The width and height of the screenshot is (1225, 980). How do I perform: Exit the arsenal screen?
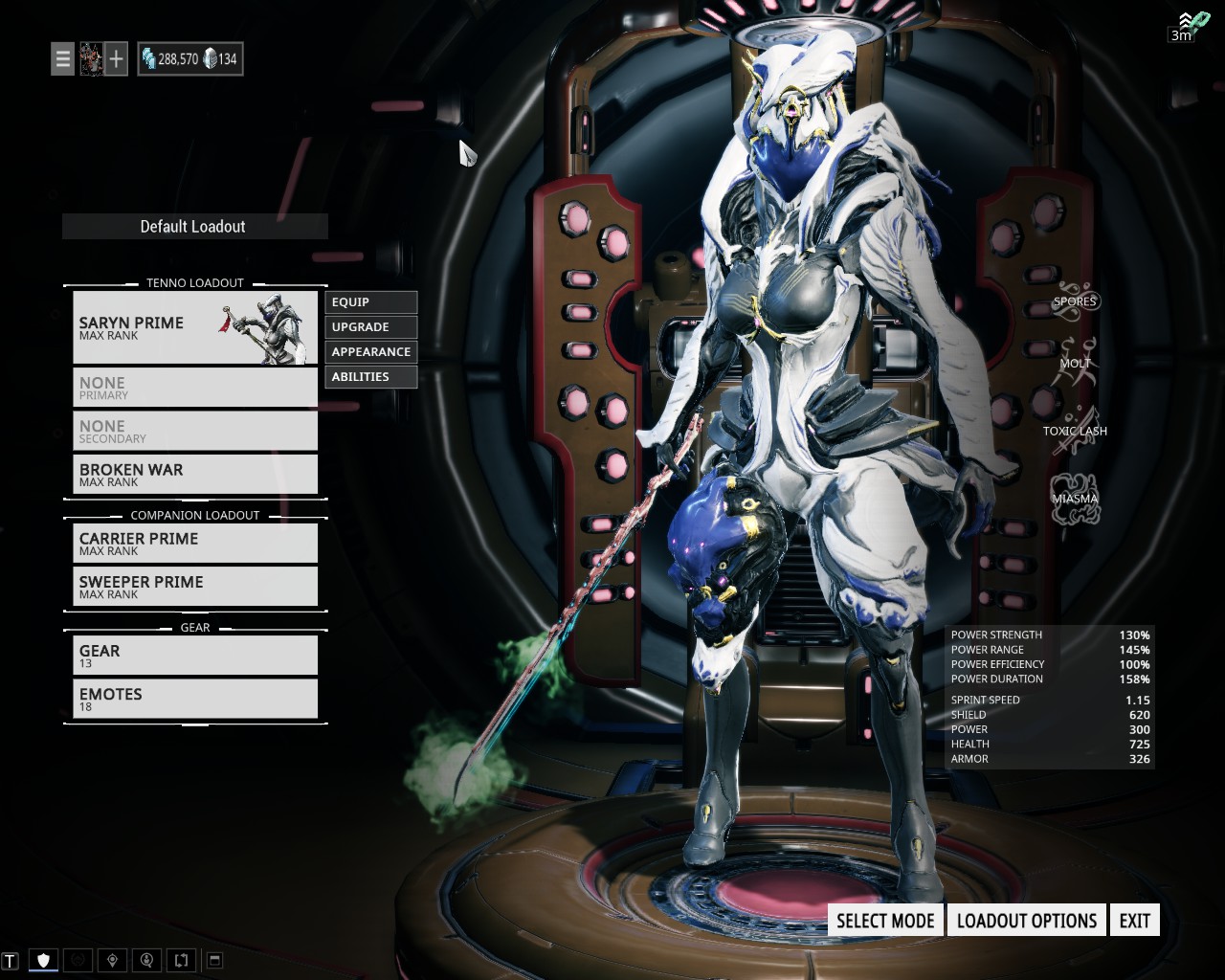tap(1134, 921)
